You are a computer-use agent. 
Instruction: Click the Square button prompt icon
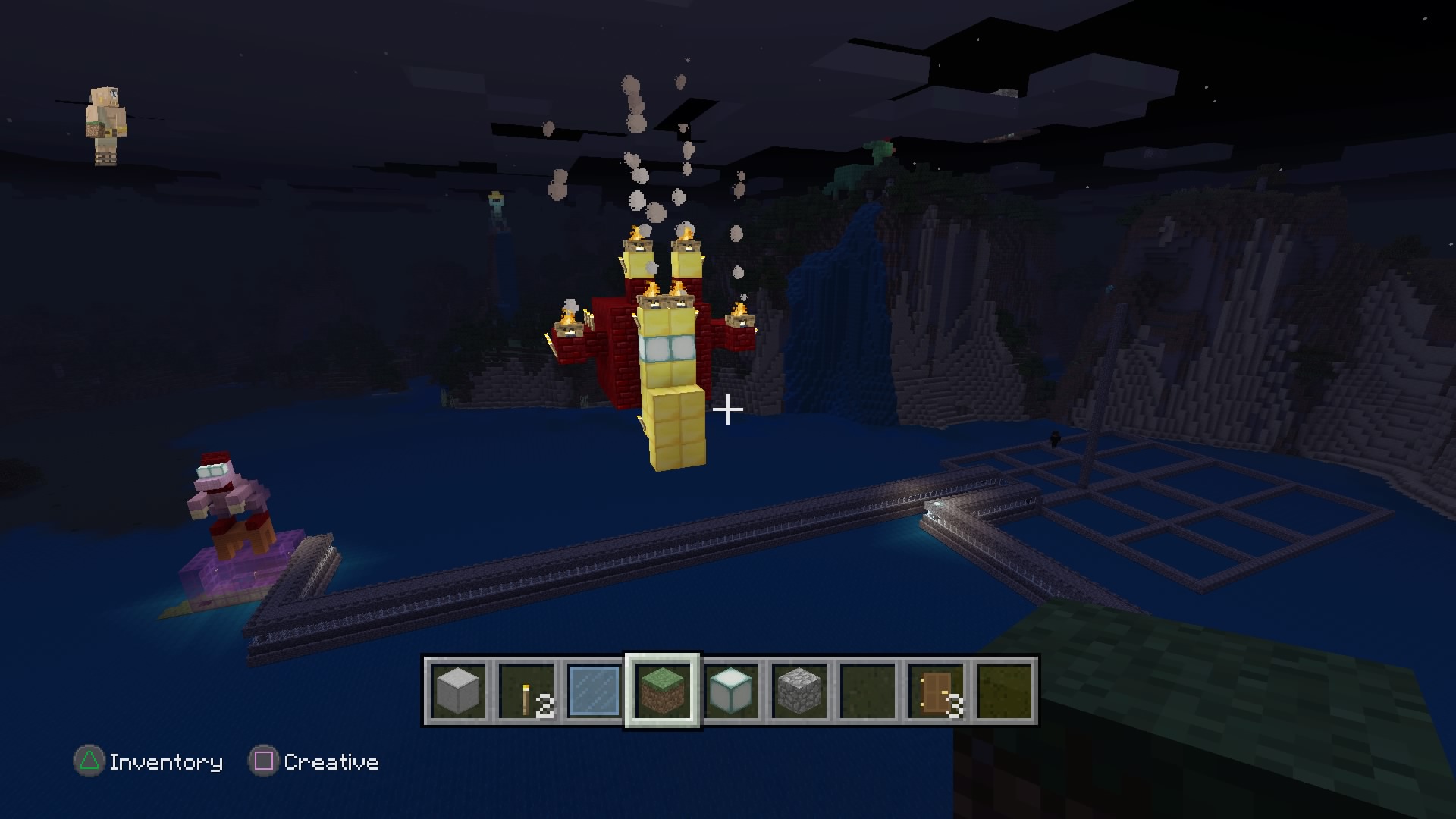[x=264, y=761]
